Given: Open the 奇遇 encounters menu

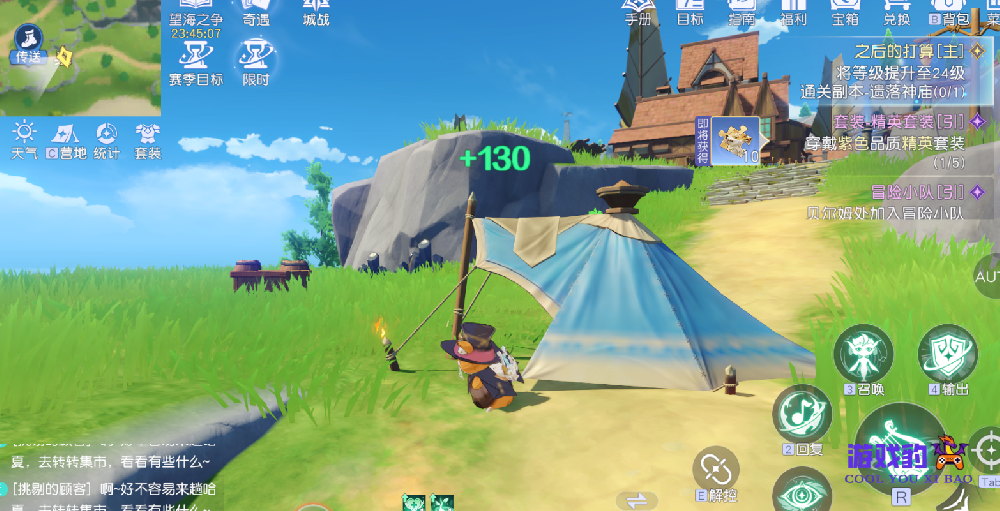Looking at the screenshot, I should [x=255, y=12].
